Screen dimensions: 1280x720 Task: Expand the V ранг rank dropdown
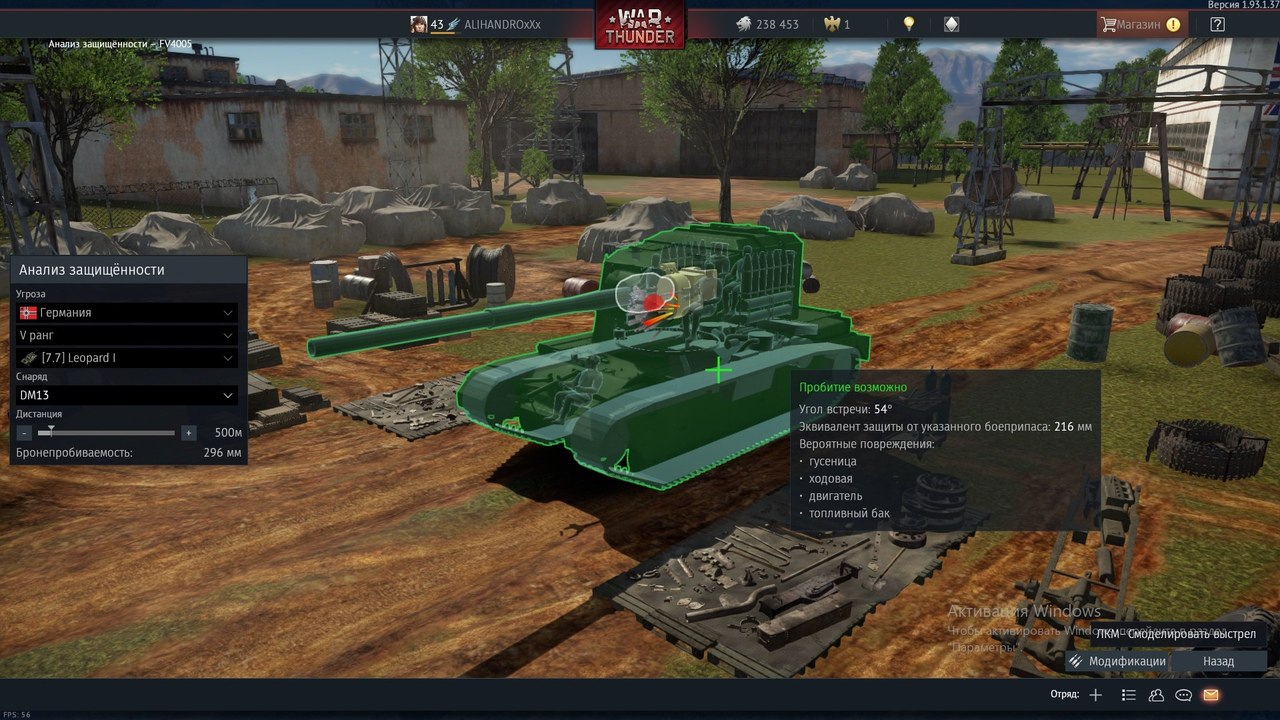point(127,335)
